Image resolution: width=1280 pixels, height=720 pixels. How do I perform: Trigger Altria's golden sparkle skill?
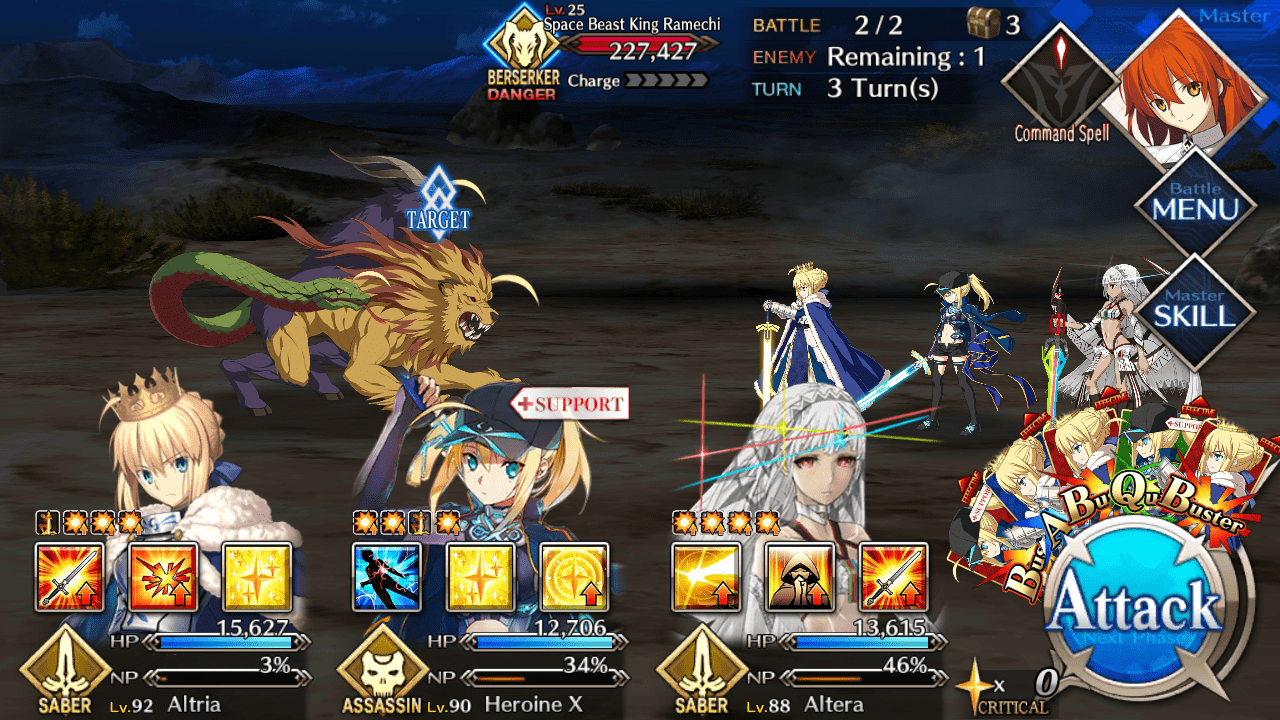257,577
